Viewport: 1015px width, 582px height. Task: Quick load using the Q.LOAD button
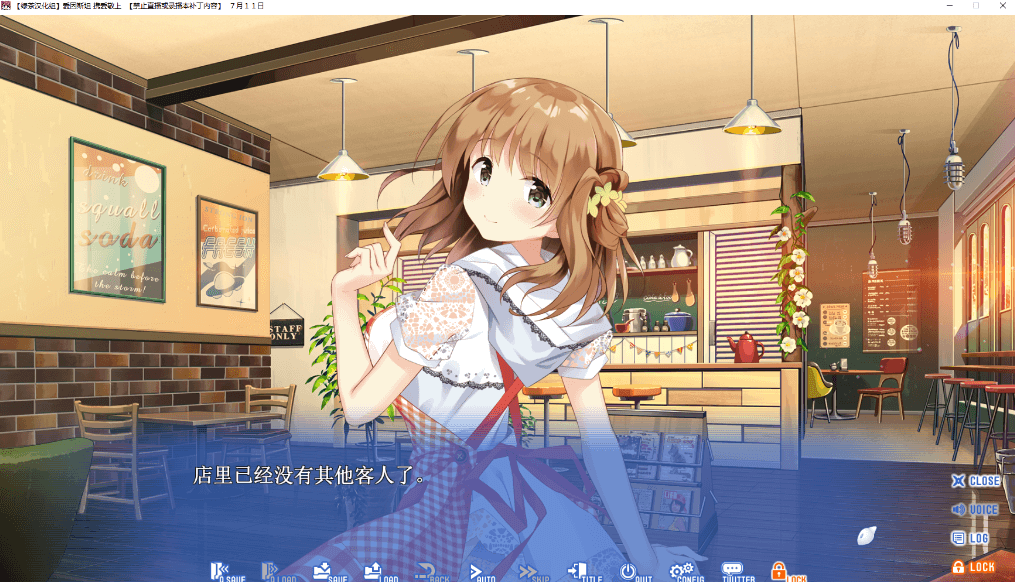click(279, 573)
